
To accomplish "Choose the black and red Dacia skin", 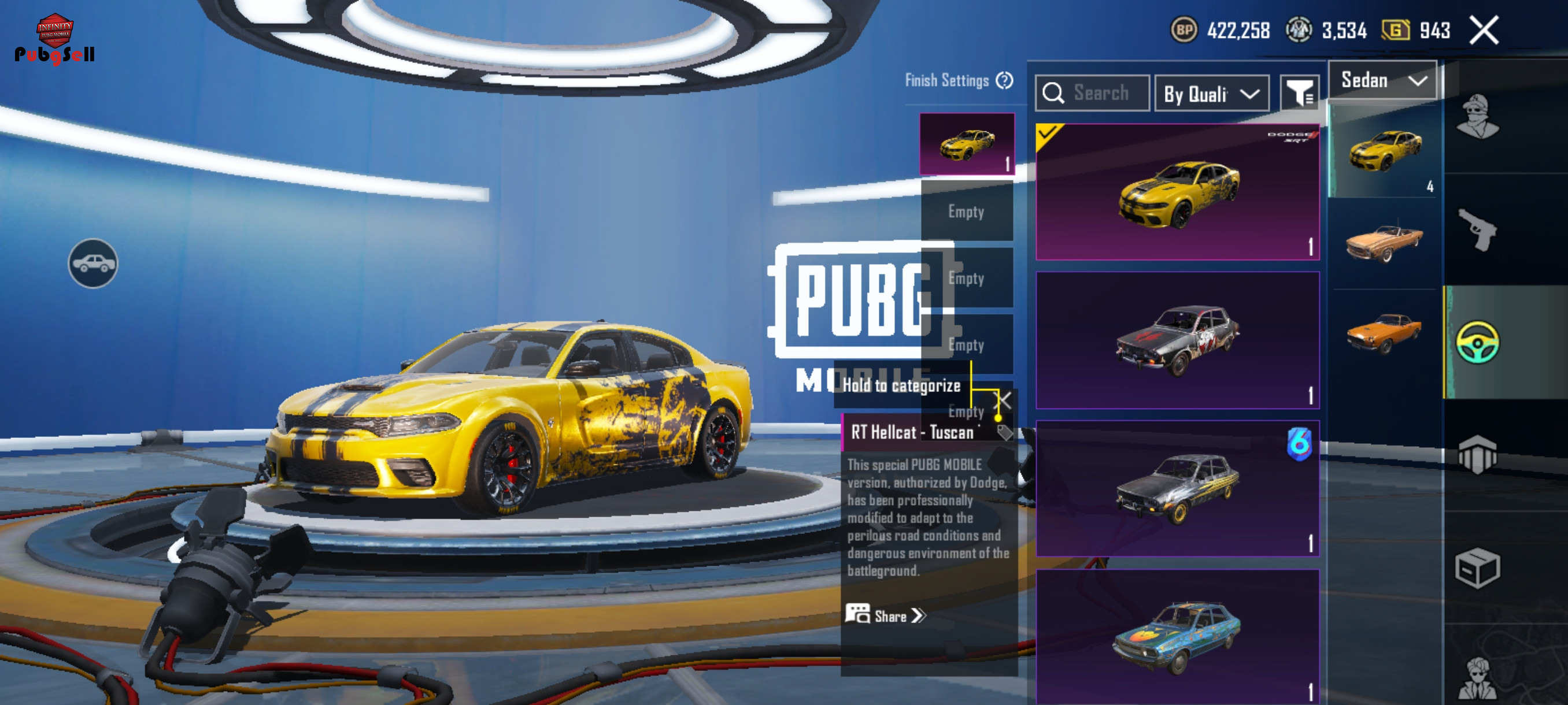I will [1177, 340].
